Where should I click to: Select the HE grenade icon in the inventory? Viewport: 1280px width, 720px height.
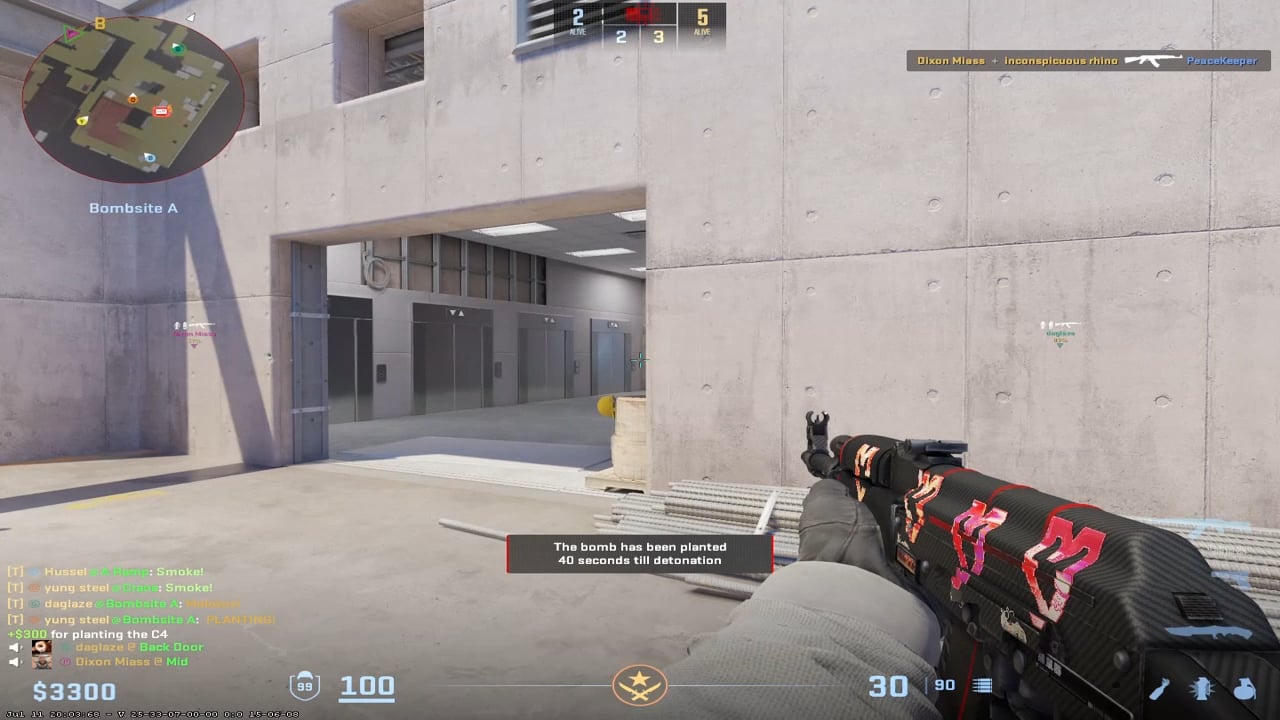[1244, 689]
